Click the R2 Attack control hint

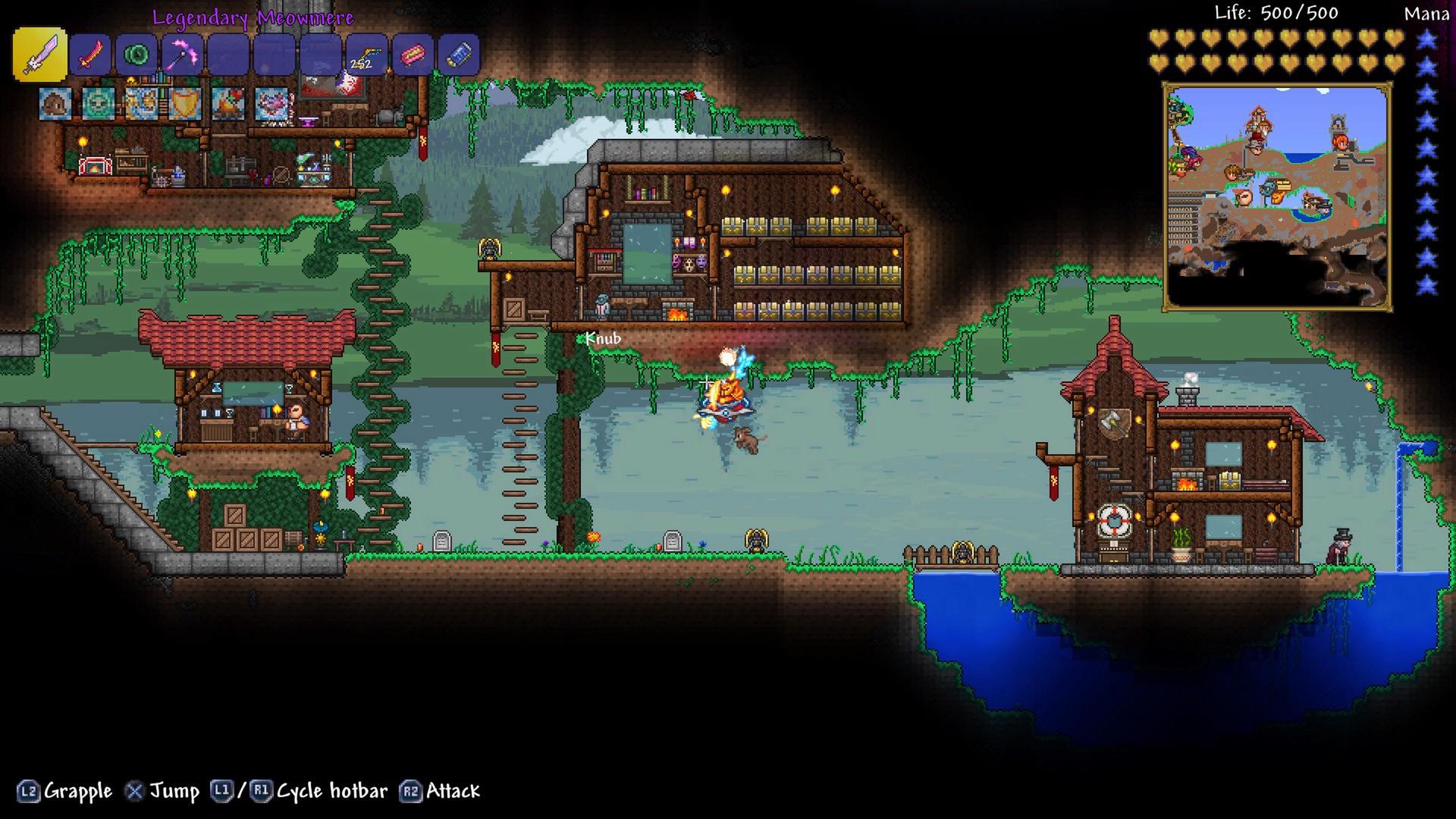tap(412, 791)
